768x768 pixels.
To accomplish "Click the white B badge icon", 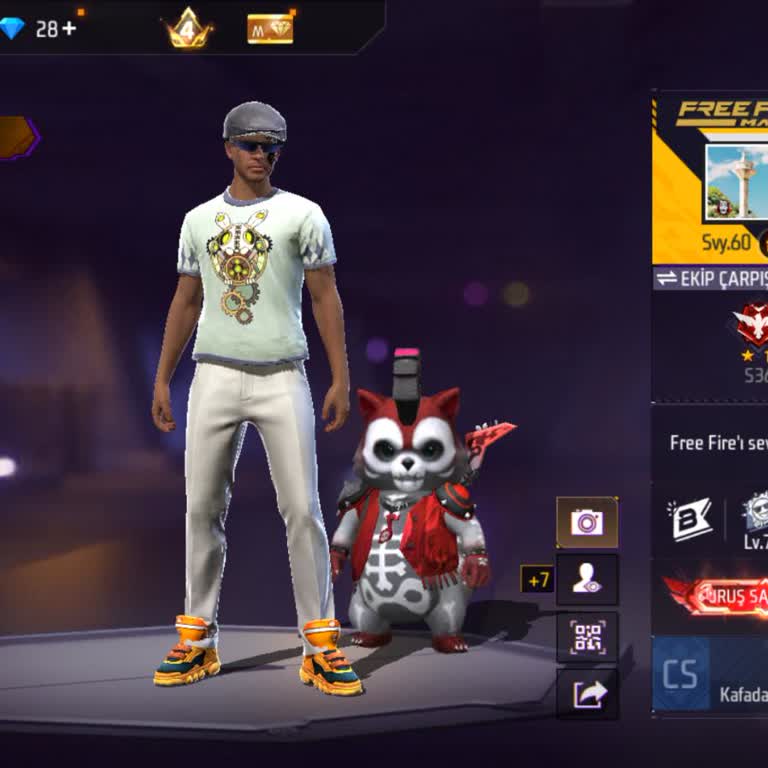I will click(x=692, y=520).
